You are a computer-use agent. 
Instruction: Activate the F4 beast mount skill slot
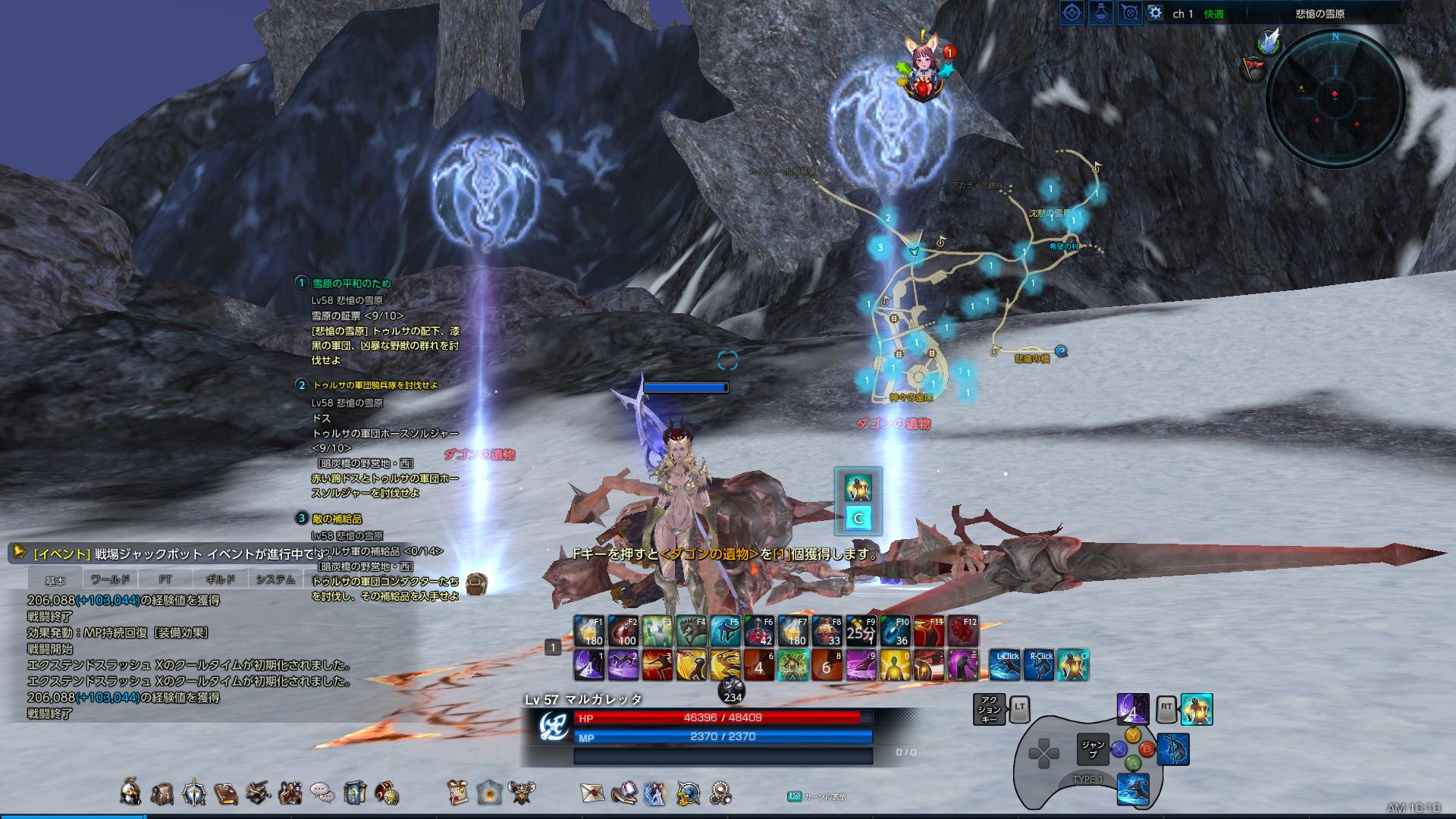tap(691, 631)
